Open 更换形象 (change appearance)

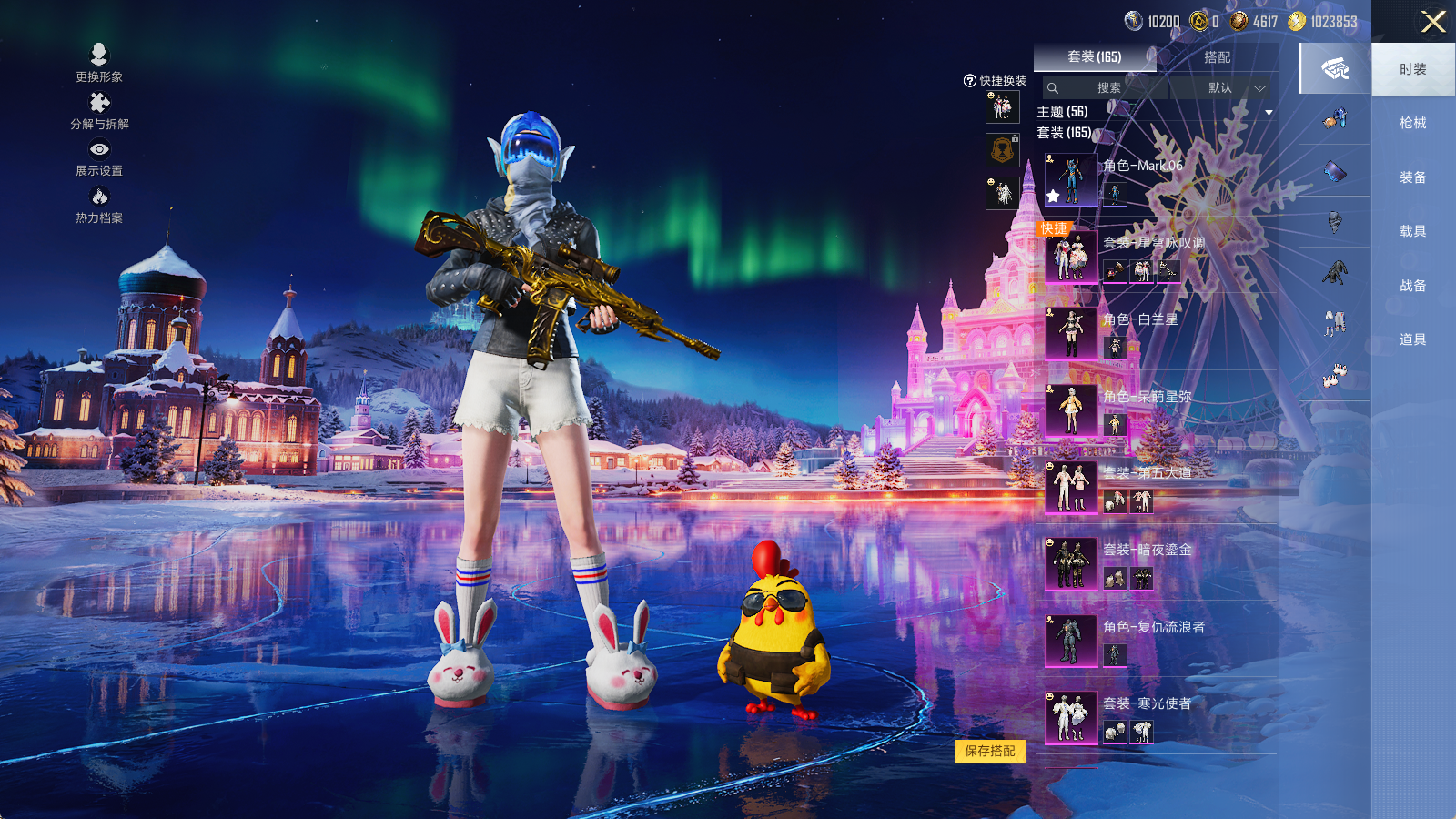point(99,62)
